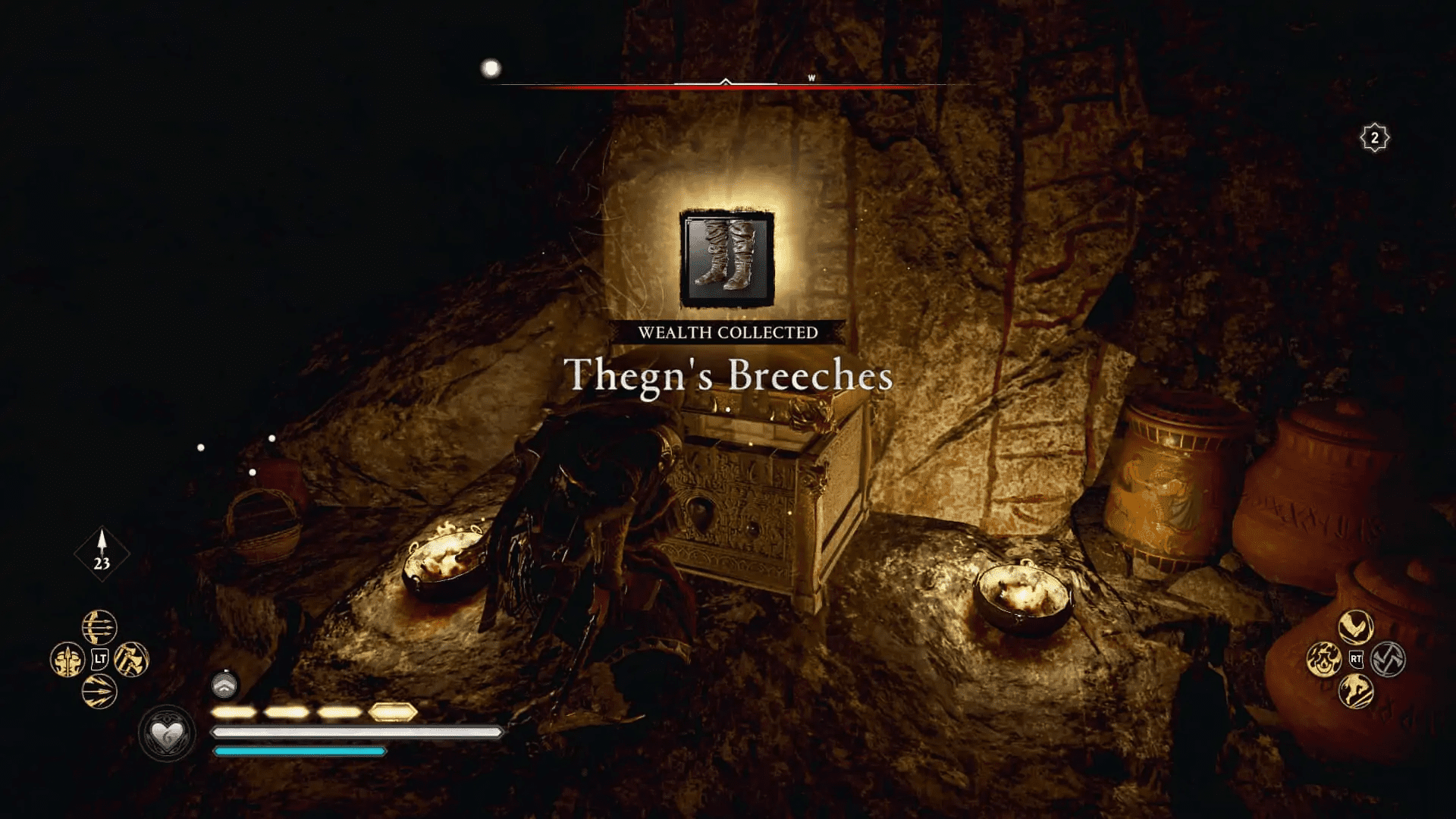Select the piercing arrows ability icon
The image size is (1456, 819).
coord(99,691)
